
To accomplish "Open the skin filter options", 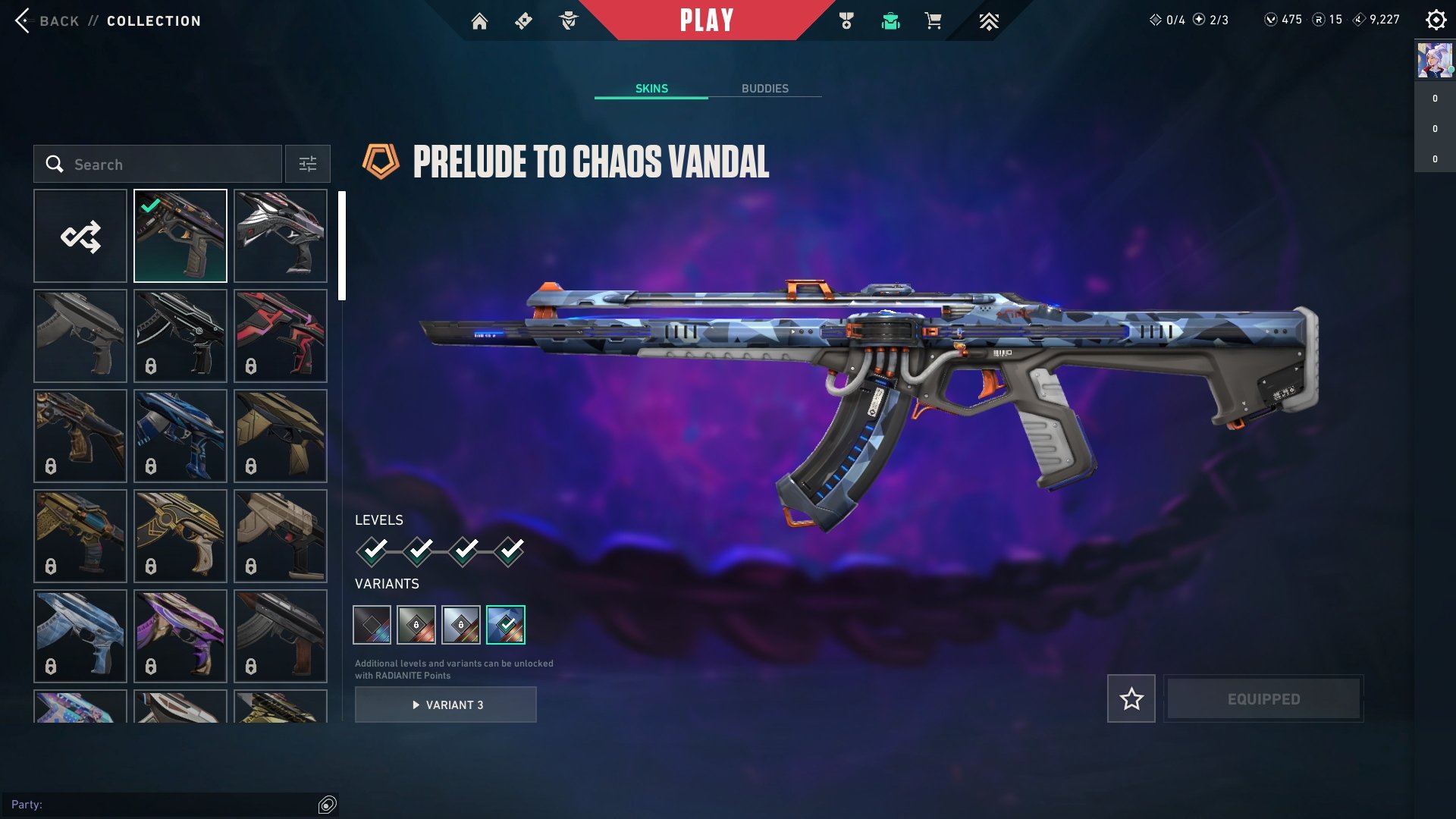I will pyautogui.click(x=307, y=165).
